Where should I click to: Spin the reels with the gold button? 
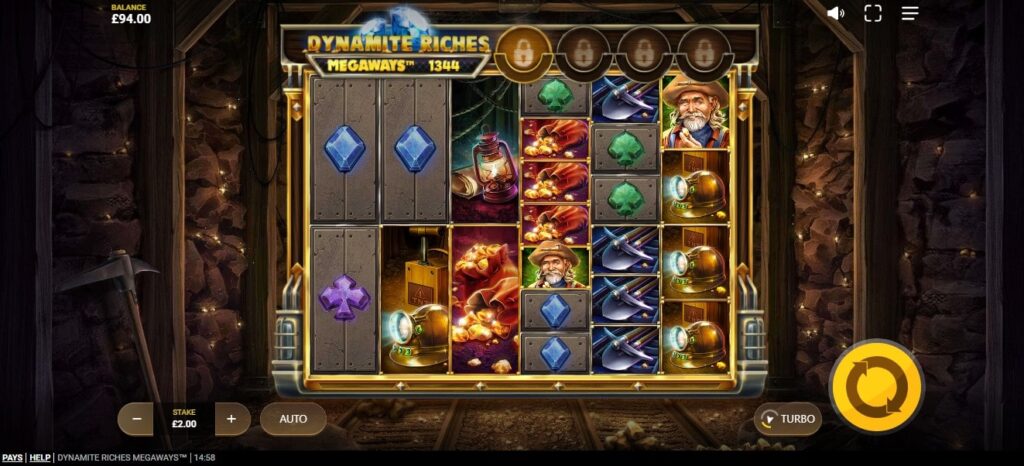pos(876,386)
